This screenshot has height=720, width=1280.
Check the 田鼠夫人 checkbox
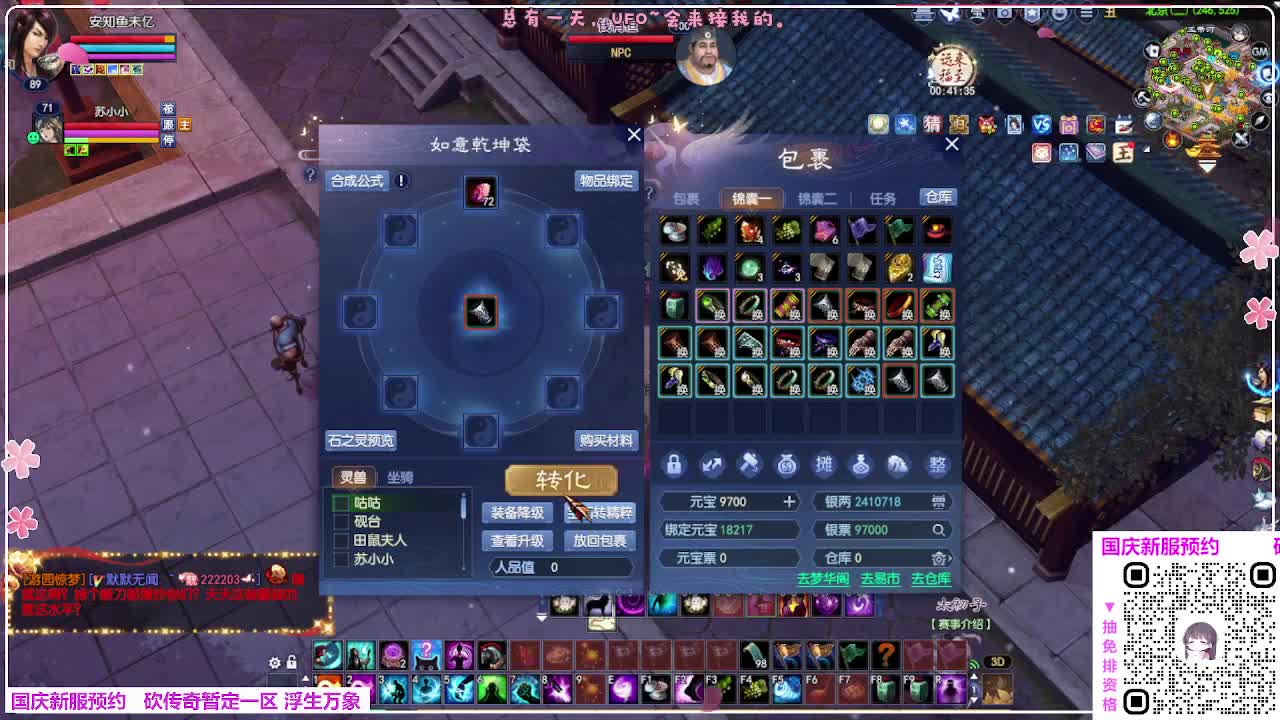[x=341, y=540]
